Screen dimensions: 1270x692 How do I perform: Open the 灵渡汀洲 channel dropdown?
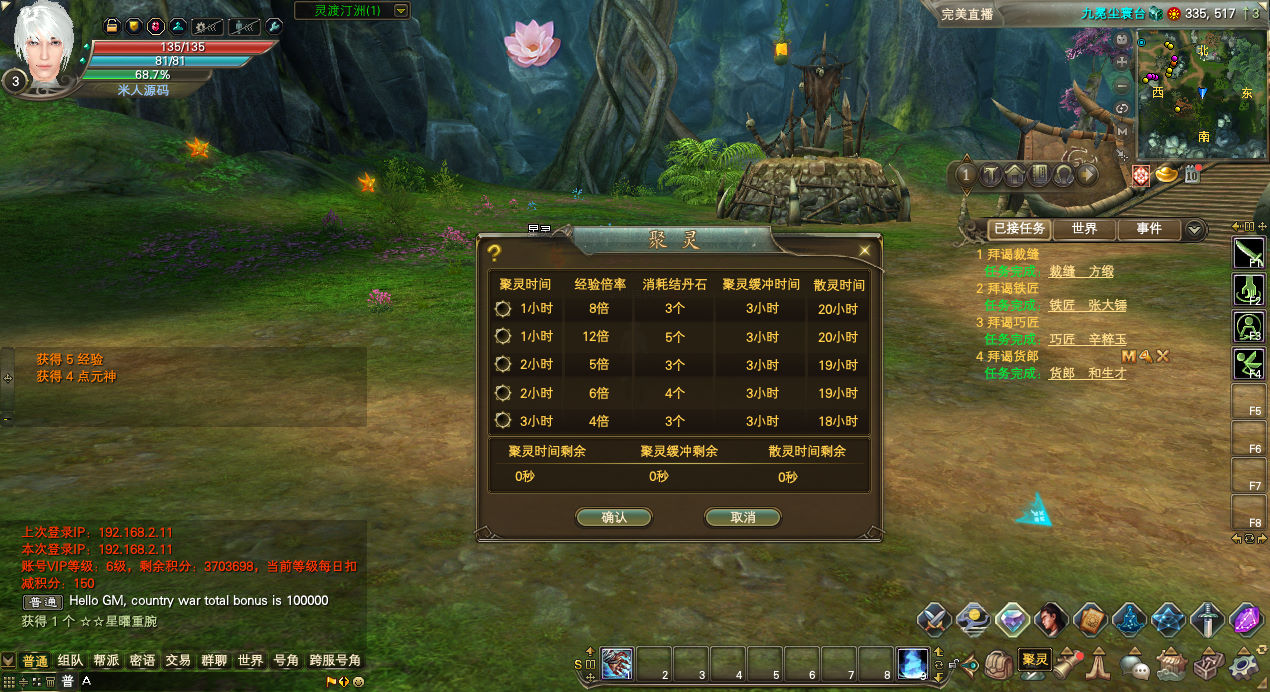(401, 11)
